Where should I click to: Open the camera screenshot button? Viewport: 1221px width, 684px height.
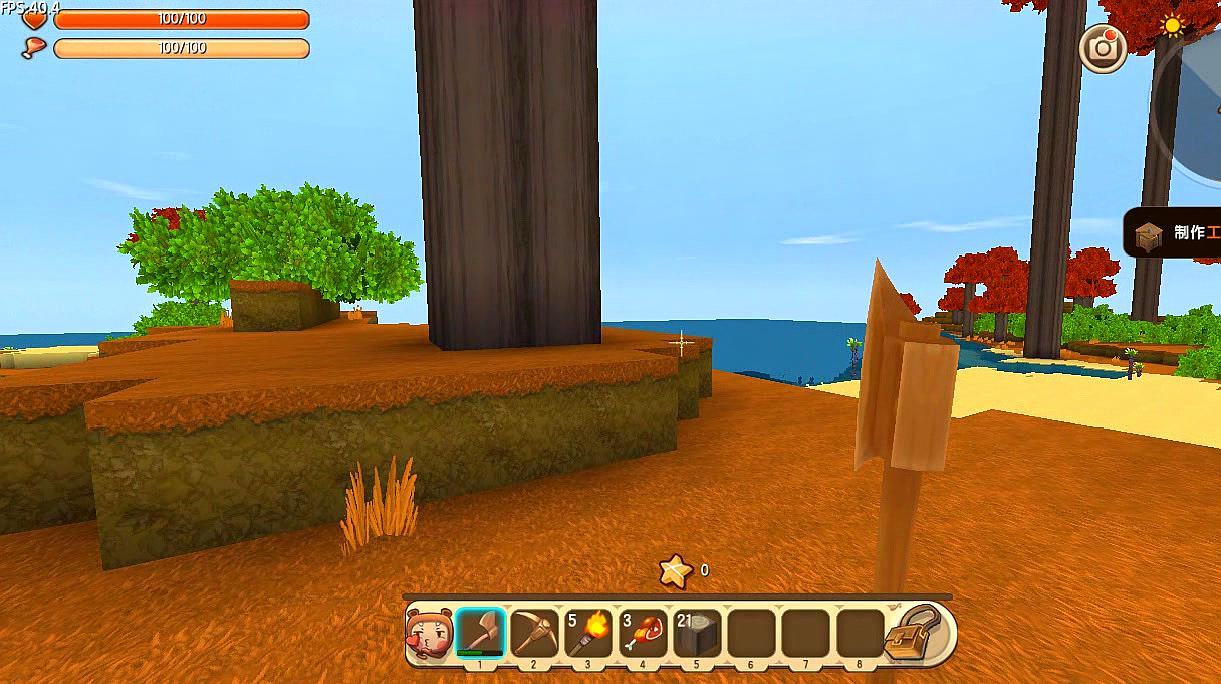tap(1103, 47)
